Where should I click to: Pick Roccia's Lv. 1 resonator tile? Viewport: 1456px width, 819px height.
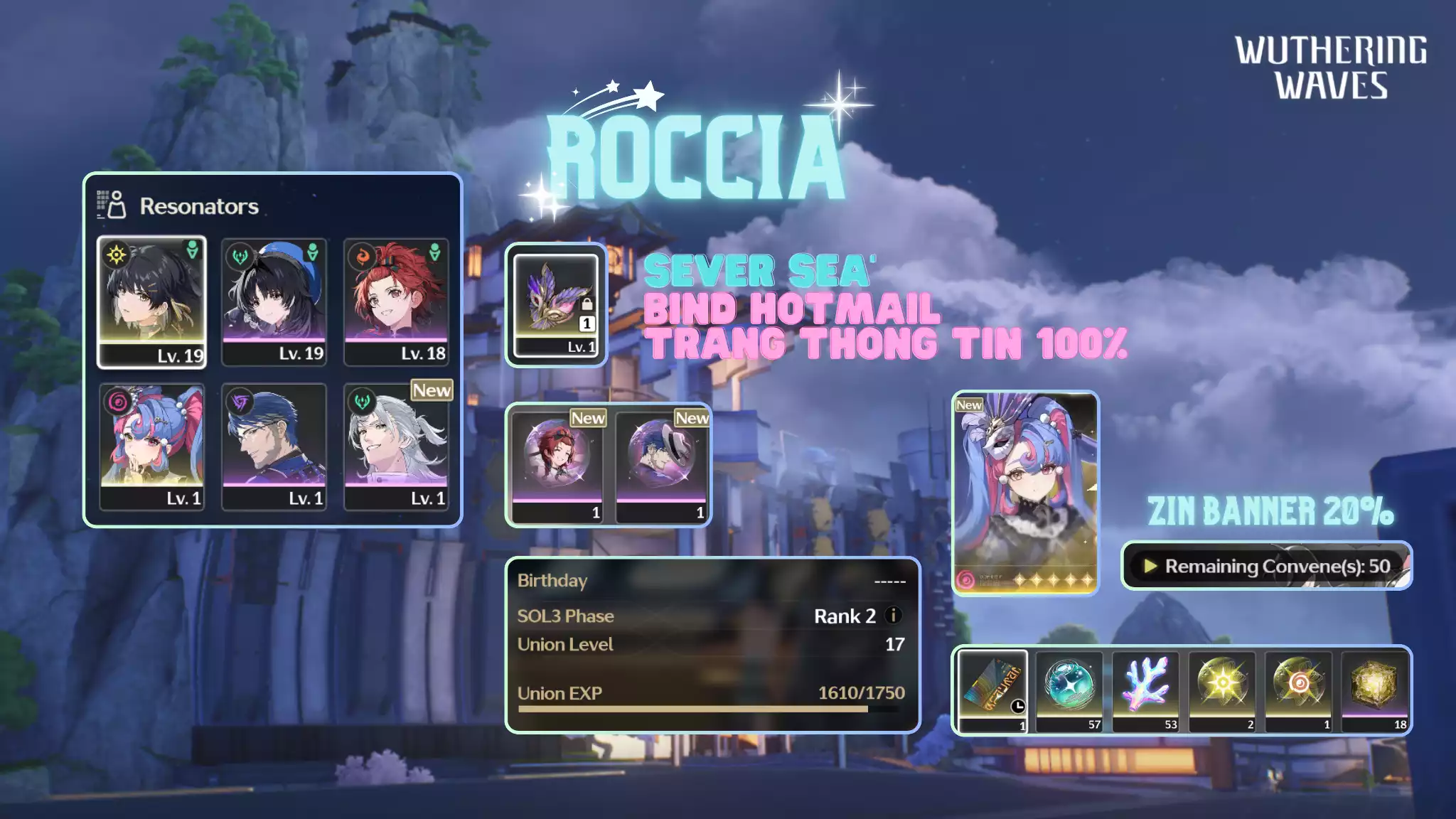[x=151, y=446]
